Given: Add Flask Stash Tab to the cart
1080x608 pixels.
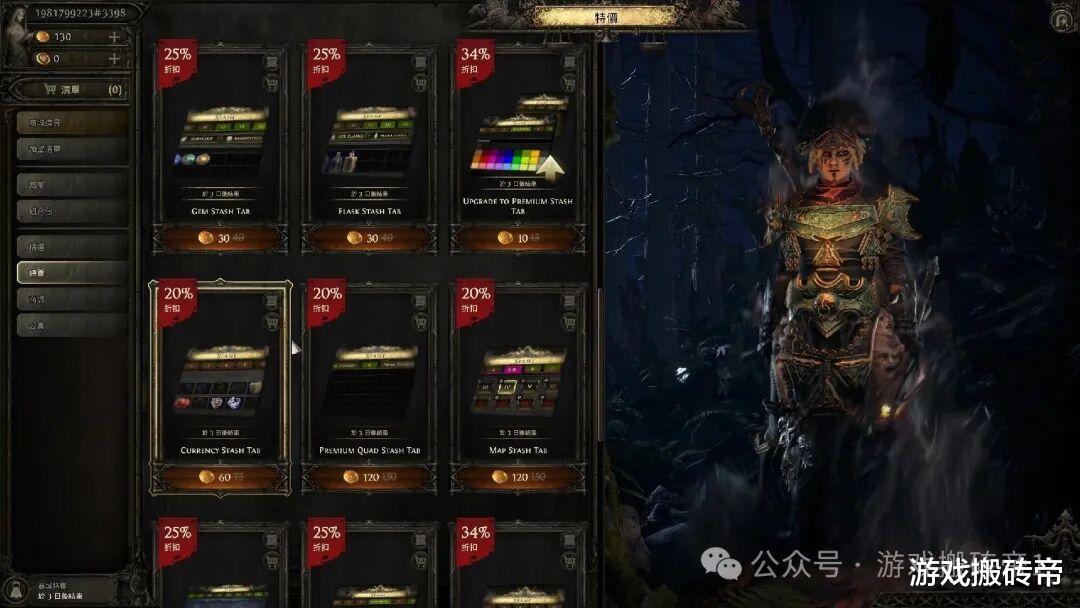Looking at the screenshot, I should coord(420,83).
